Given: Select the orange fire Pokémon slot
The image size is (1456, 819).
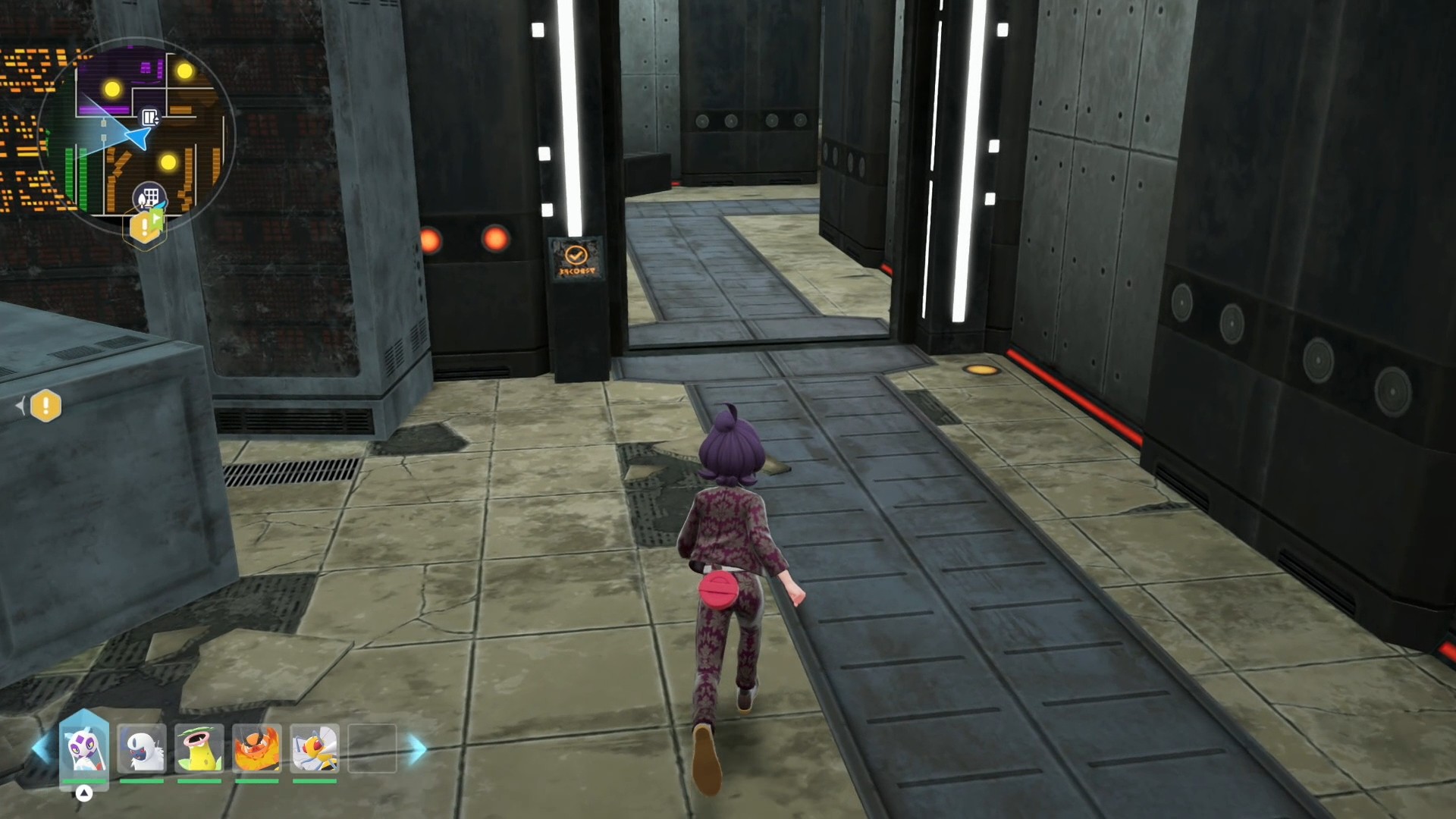Looking at the screenshot, I should pos(257,748).
